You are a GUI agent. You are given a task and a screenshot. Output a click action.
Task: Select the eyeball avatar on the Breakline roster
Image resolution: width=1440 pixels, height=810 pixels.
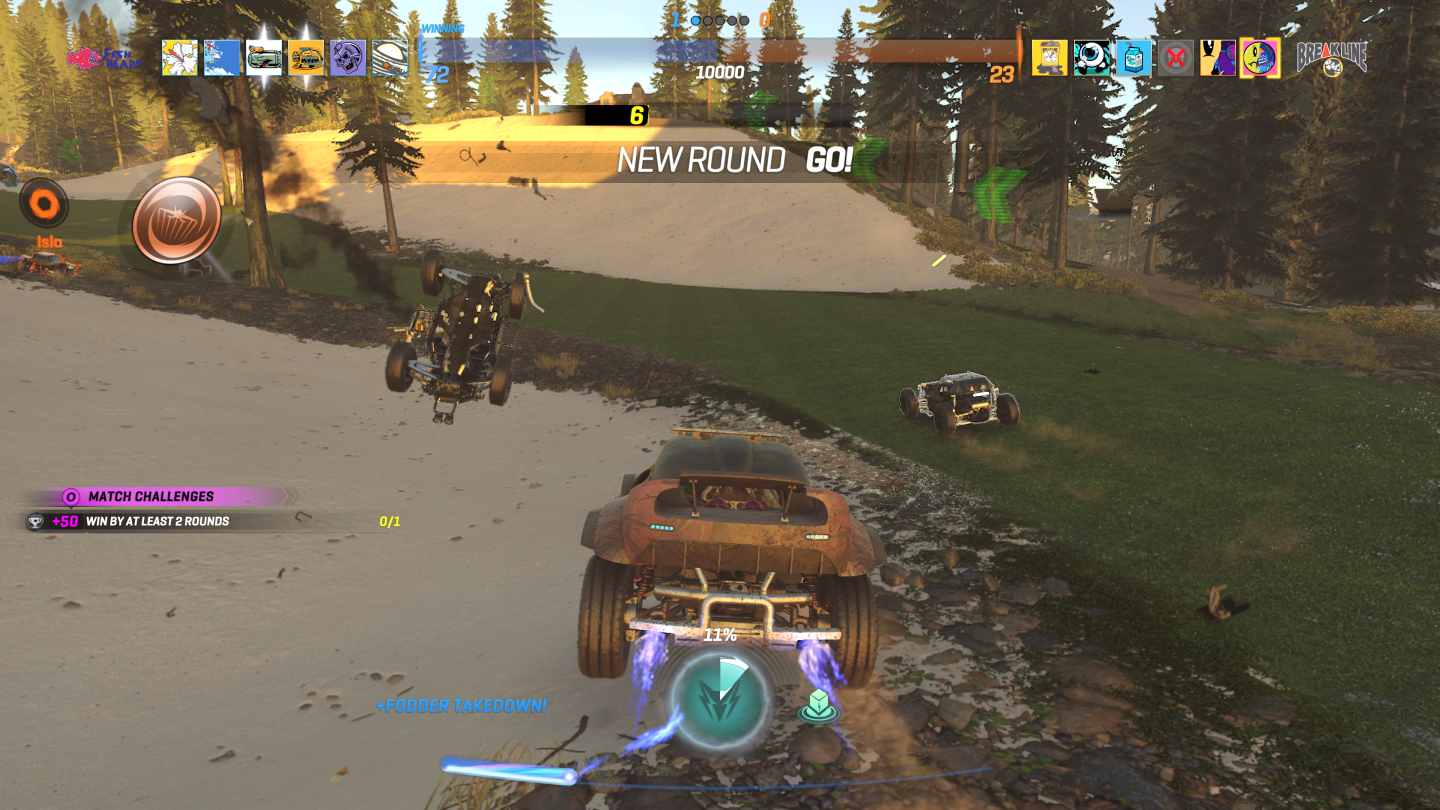point(1092,58)
